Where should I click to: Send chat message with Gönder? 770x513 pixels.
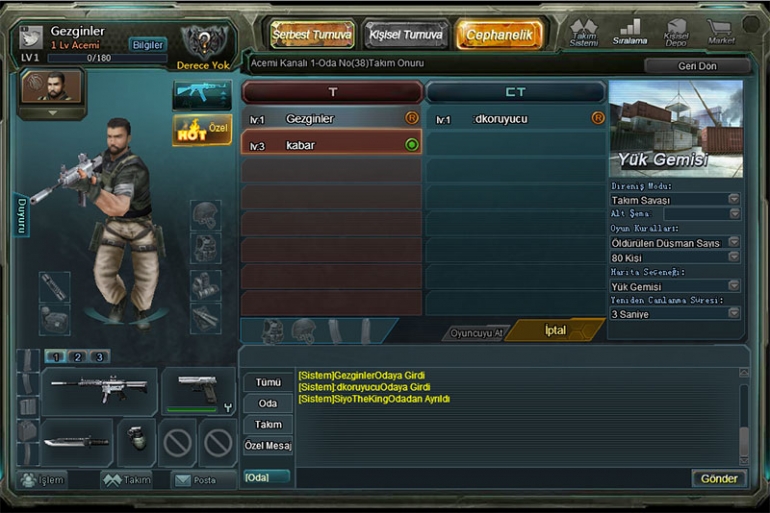click(x=718, y=478)
